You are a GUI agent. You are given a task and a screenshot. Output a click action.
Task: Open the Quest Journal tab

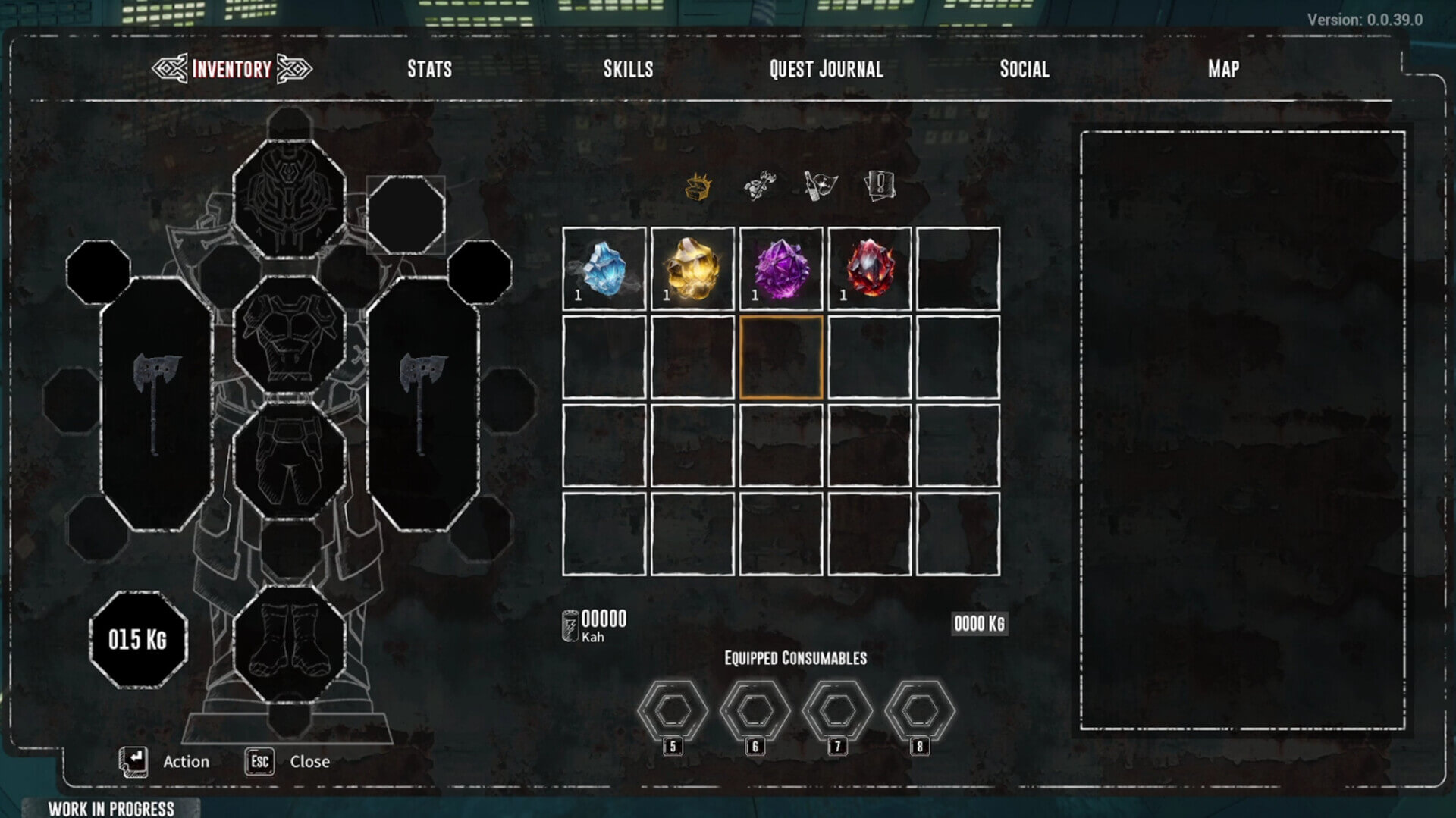[825, 69]
